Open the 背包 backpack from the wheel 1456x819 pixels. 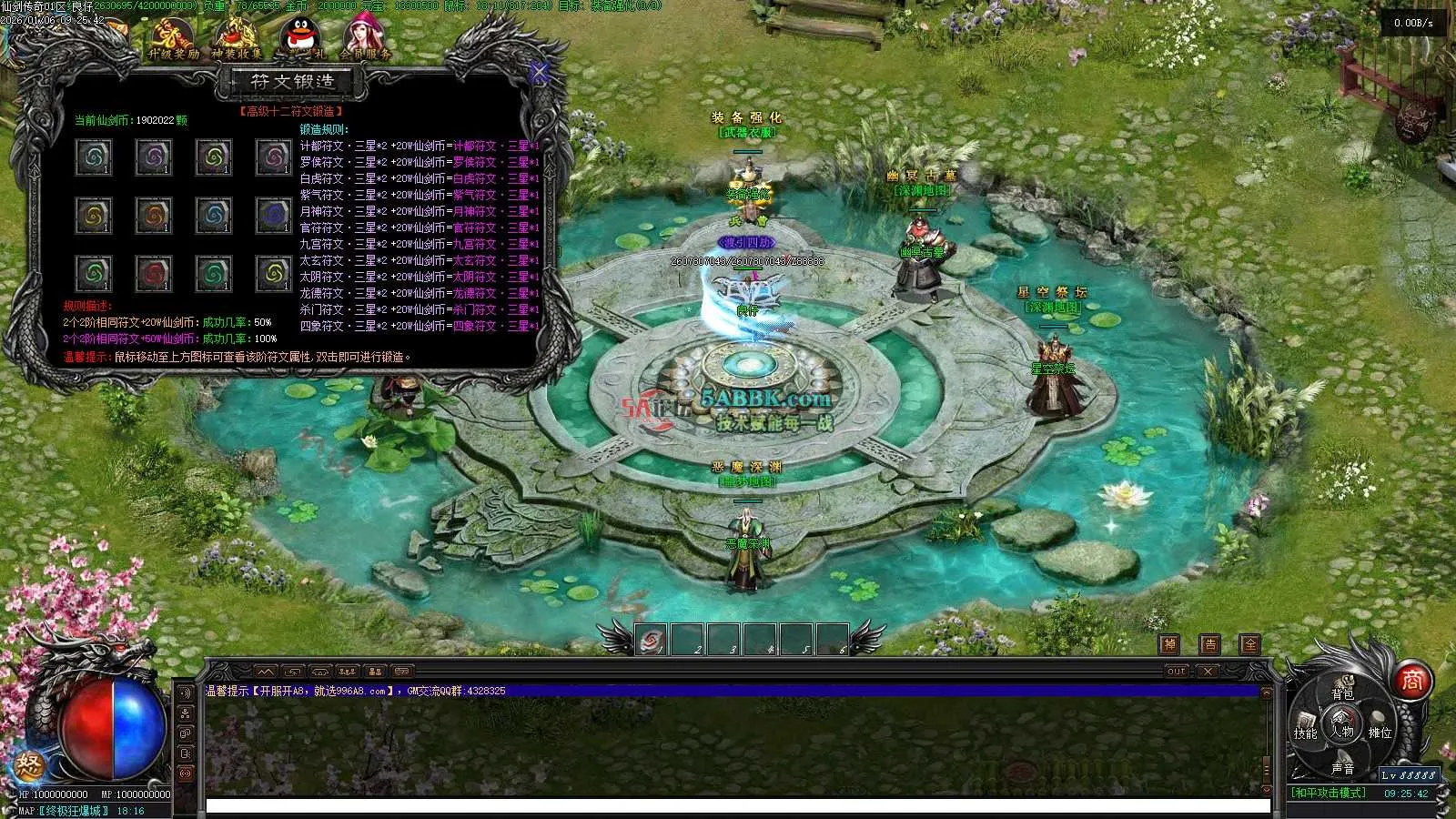click(x=1342, y=693)
